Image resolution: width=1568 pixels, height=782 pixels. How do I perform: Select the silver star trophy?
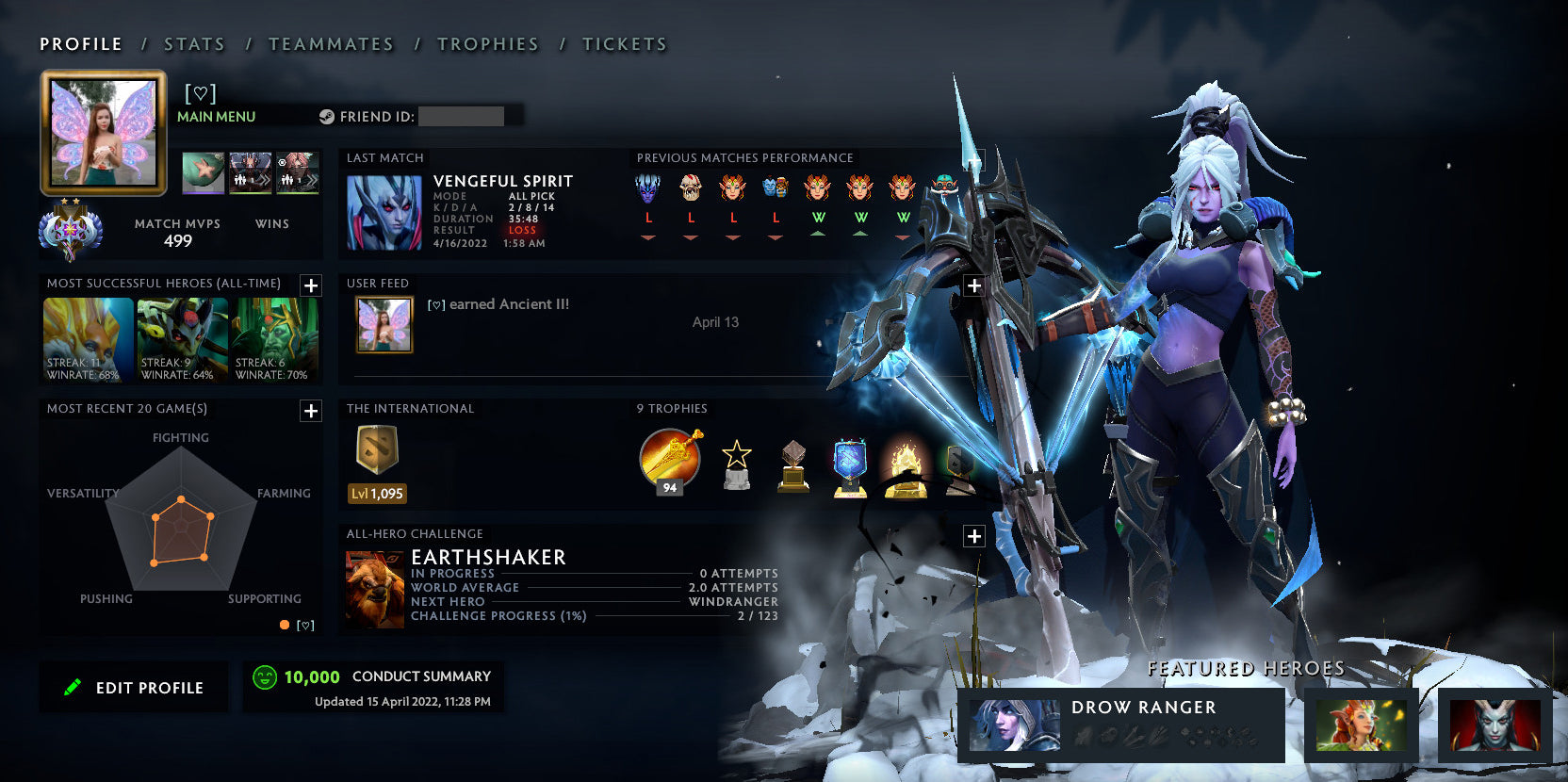(x=737, y=464)
